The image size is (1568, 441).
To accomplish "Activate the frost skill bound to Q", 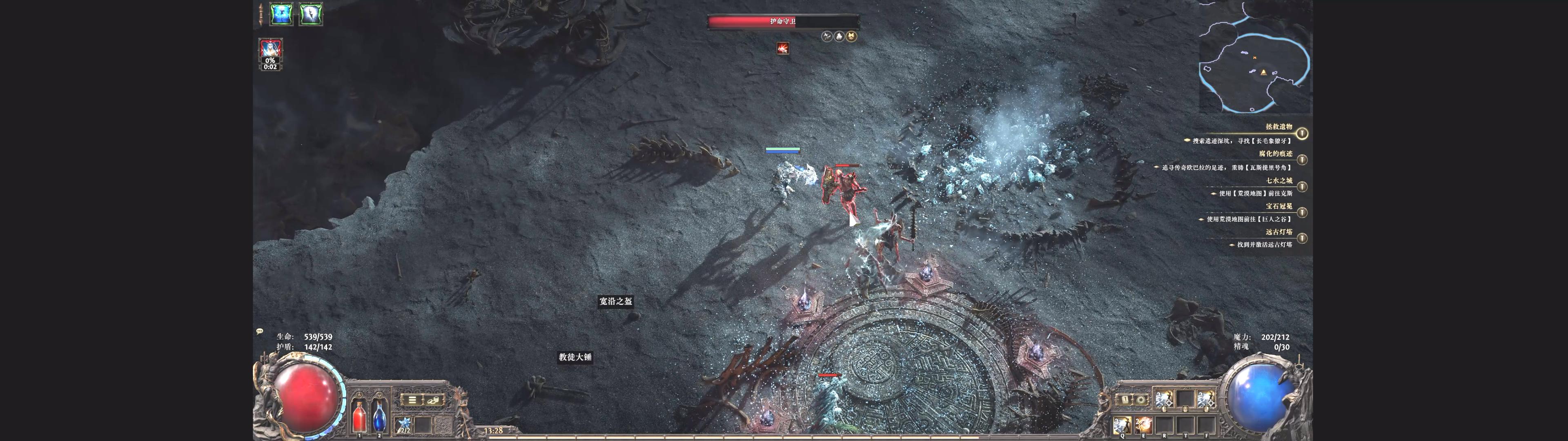I will (x=1122, y=425).
